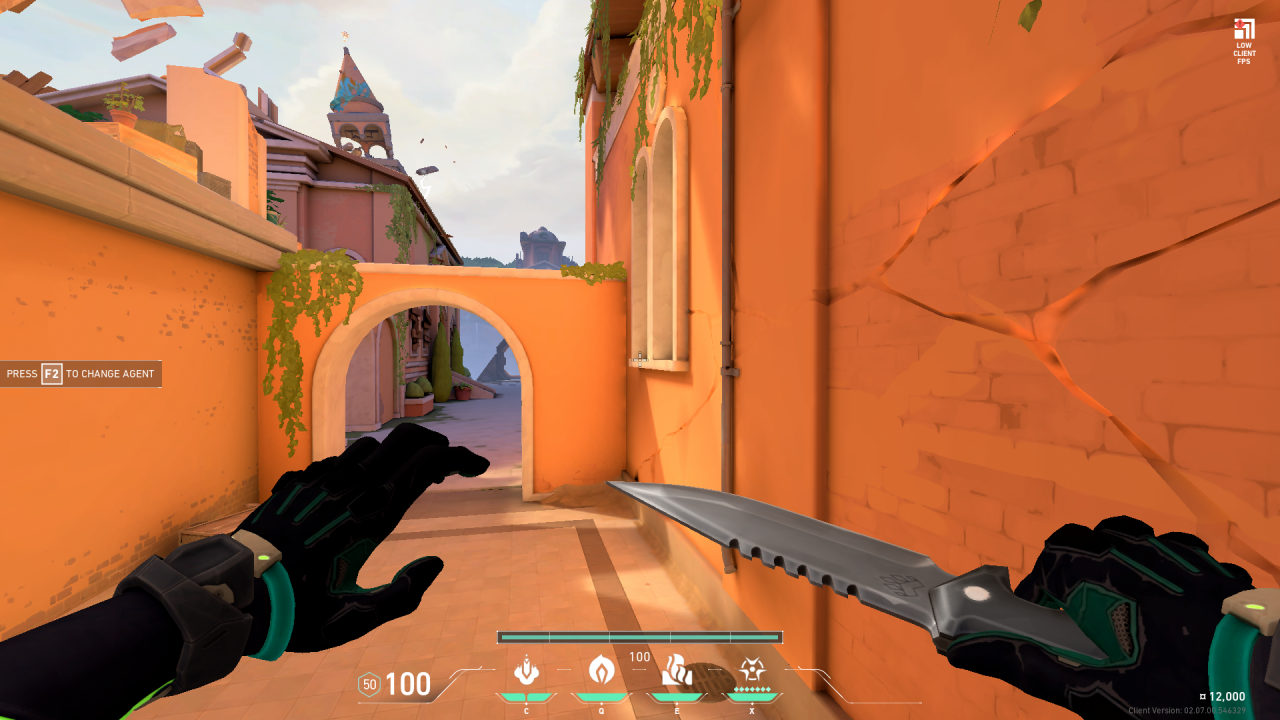This screenshot has width=1280, height=720.
Task: Activate the Seekers ultimate icon
Action: click(751, 668)
